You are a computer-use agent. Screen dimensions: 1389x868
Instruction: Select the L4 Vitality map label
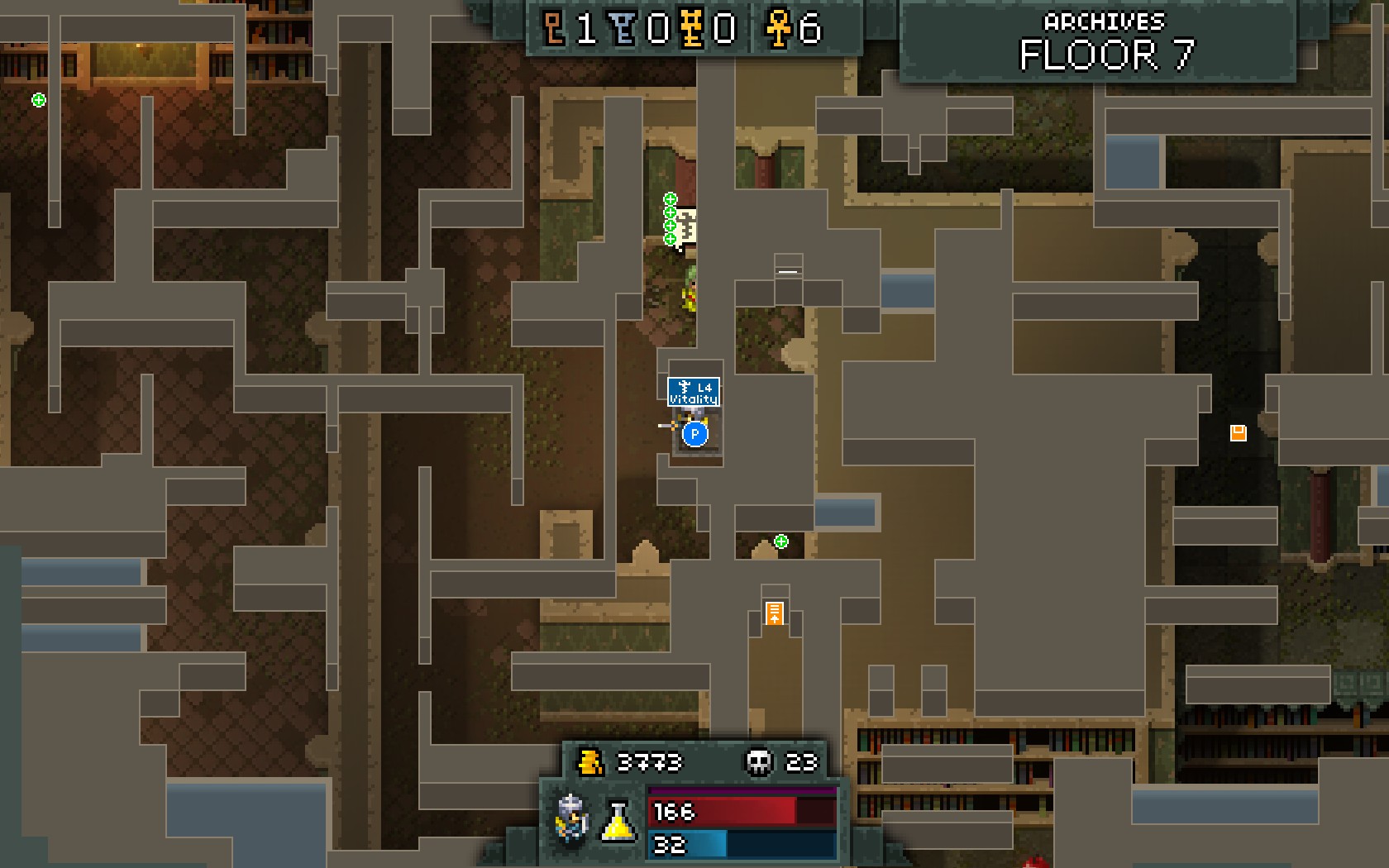click(694, 393)
